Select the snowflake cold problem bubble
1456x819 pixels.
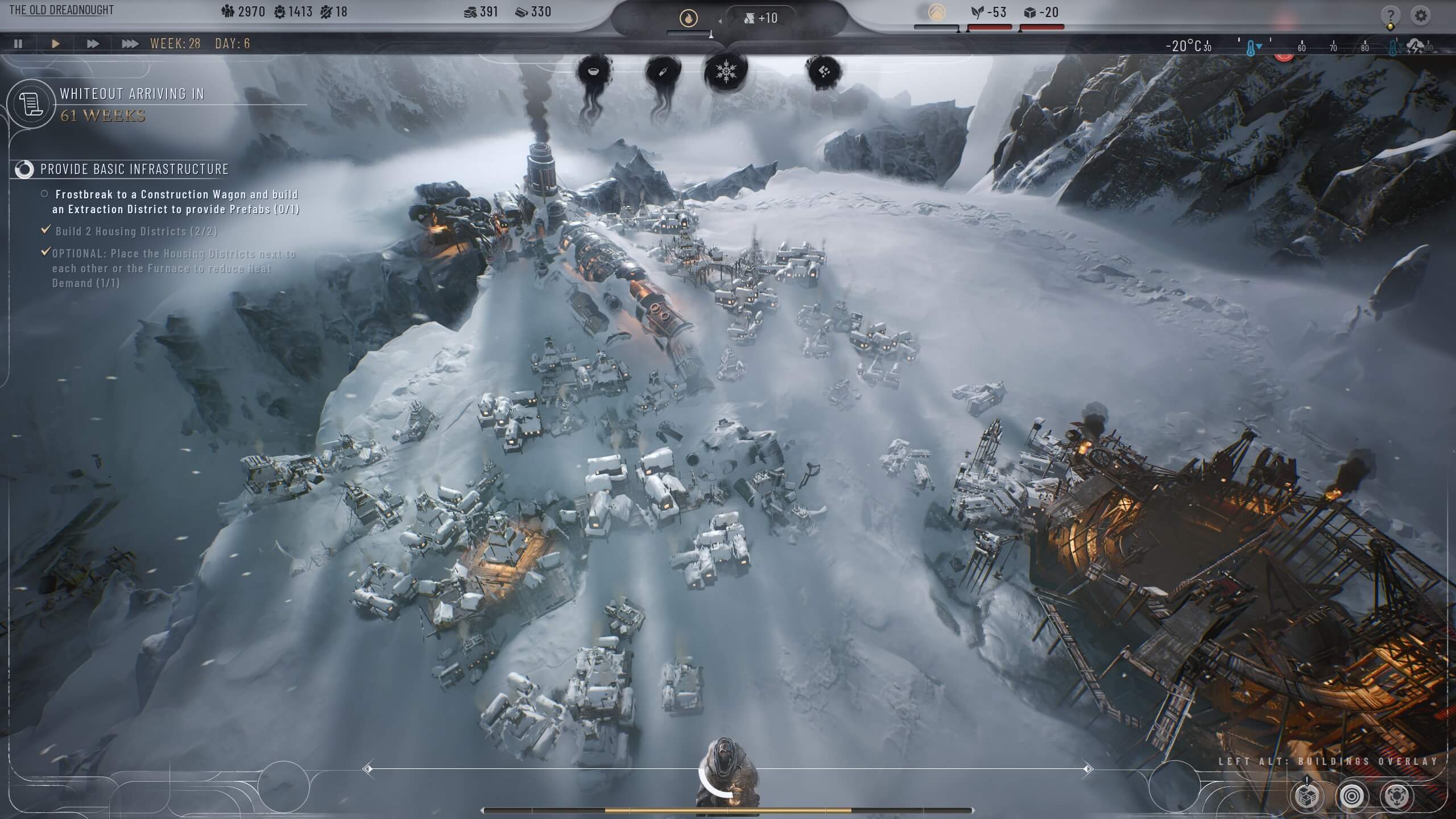[x=725, y=72]
